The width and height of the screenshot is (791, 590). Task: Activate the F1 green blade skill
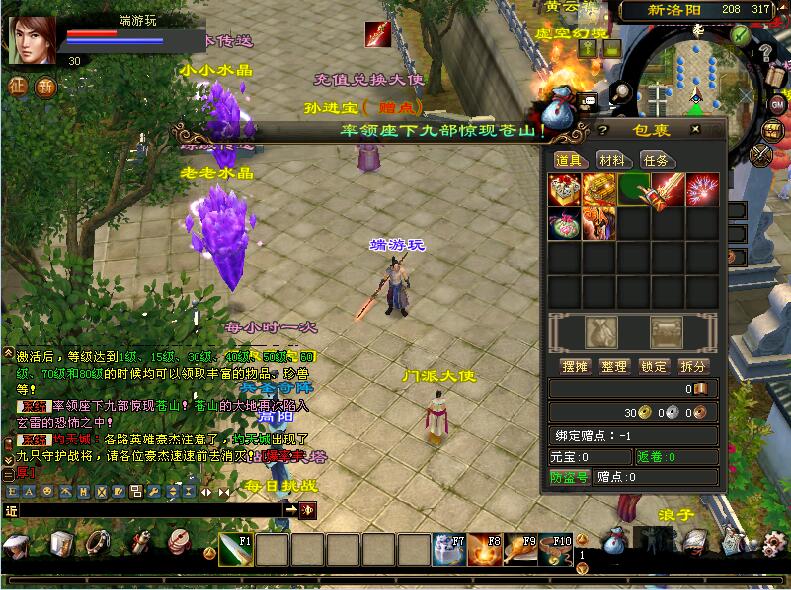[x=236, y=550]
